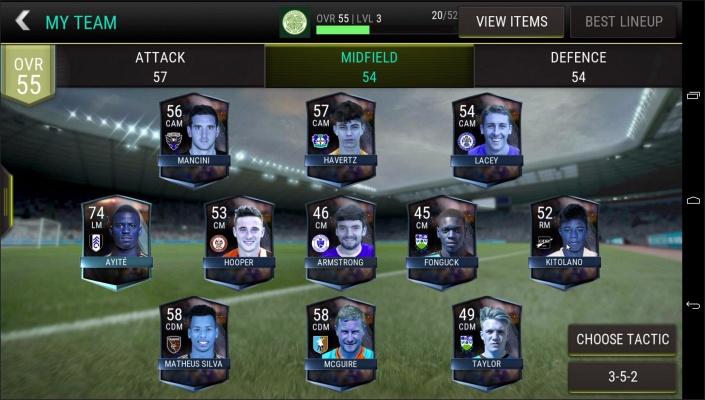Go back from My Team screen
705x400 pixels.
22,21
